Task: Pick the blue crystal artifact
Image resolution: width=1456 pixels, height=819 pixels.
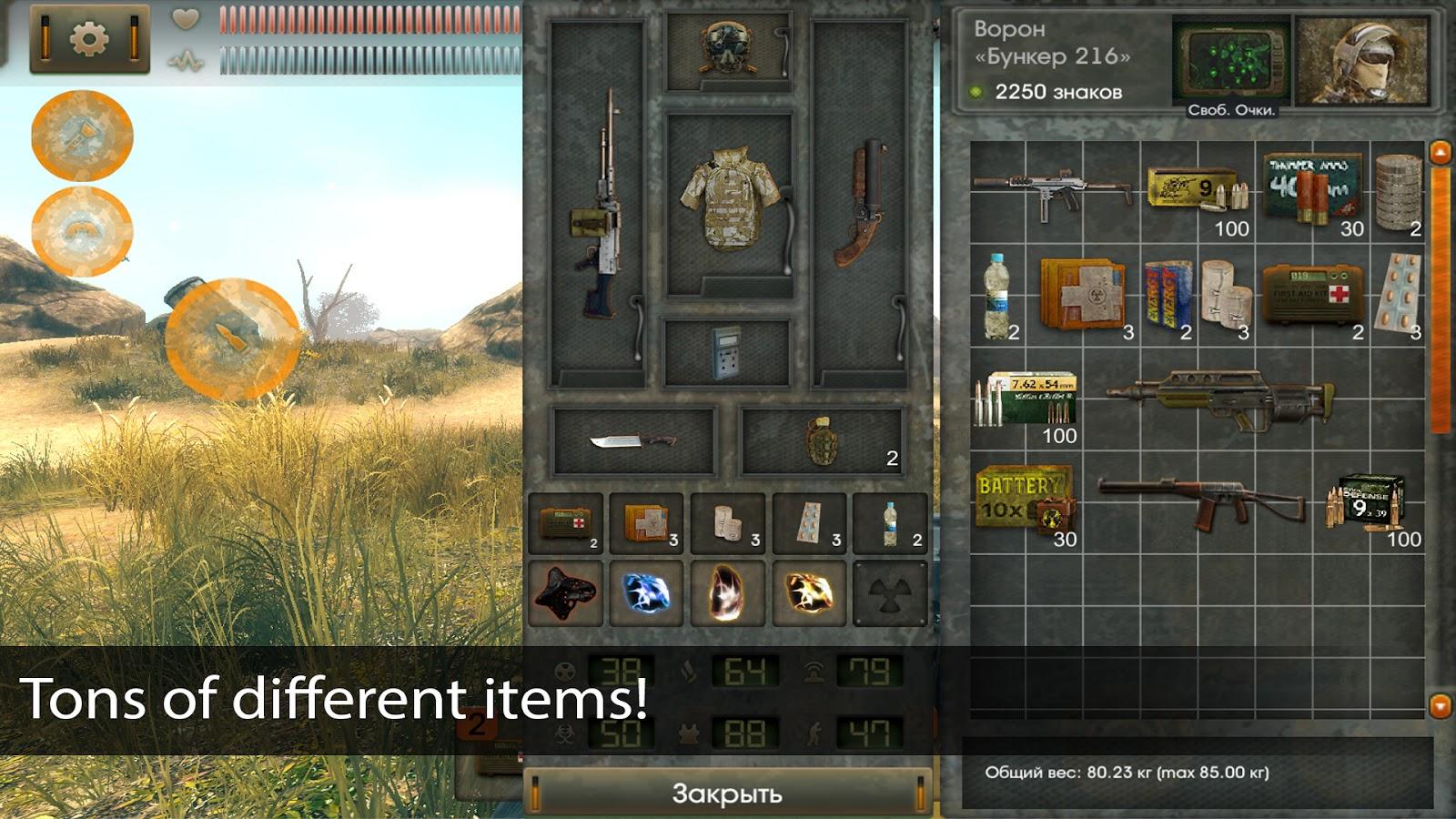Action: coord(646,593)
